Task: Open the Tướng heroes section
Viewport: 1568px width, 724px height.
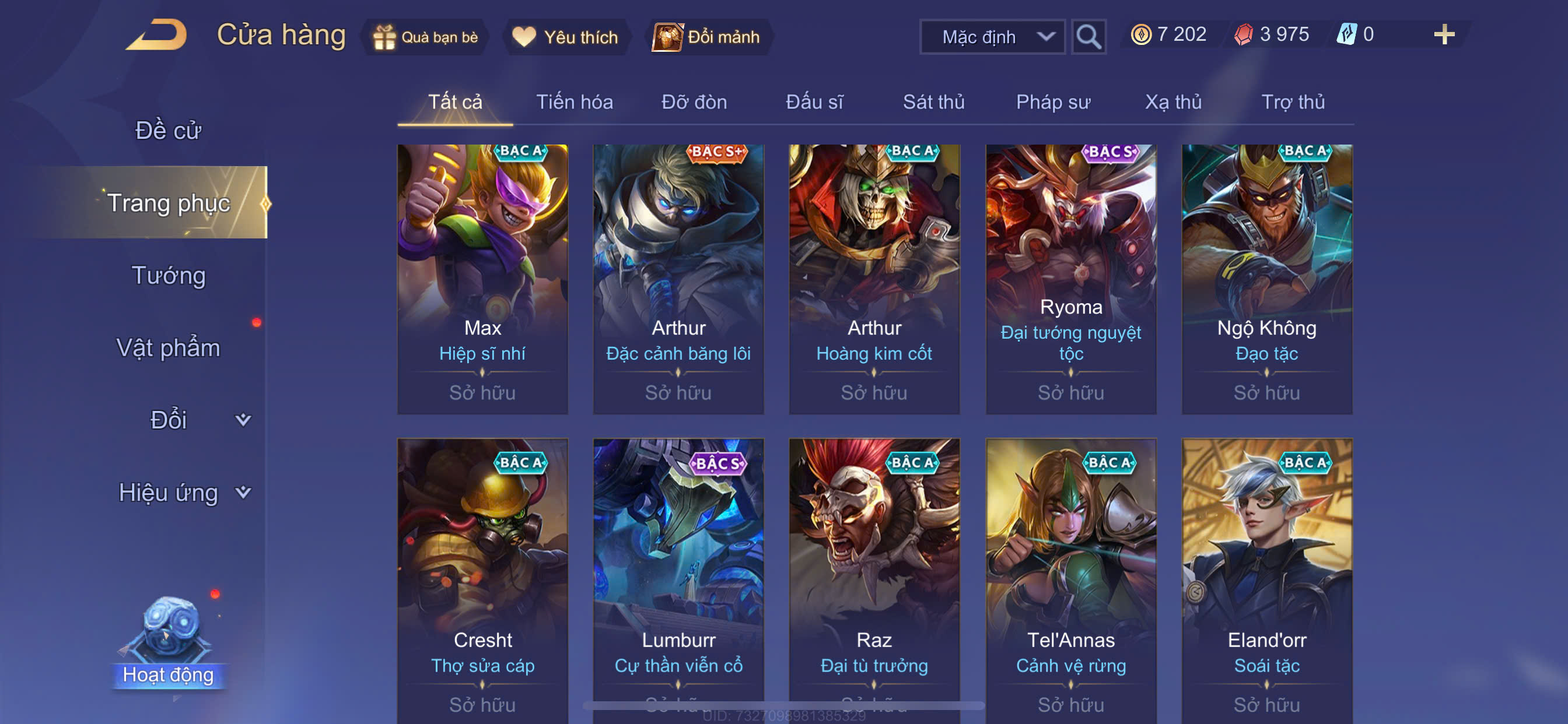Action: (x=168, y=276)
